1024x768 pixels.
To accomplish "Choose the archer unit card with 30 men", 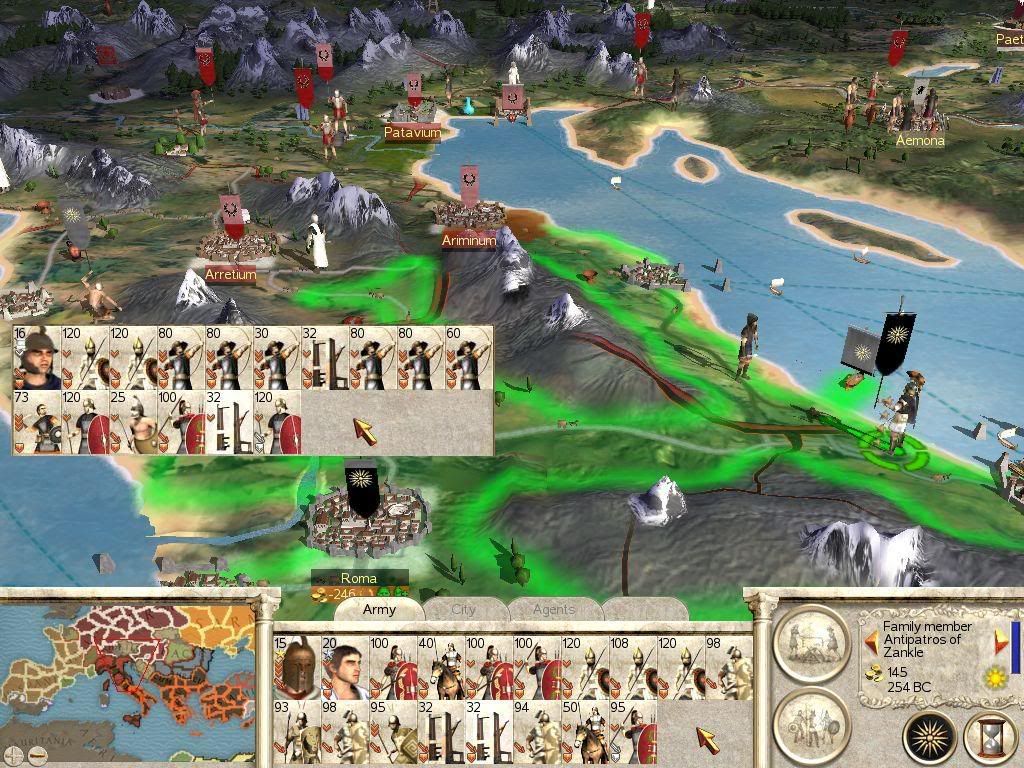I will 277,357.
